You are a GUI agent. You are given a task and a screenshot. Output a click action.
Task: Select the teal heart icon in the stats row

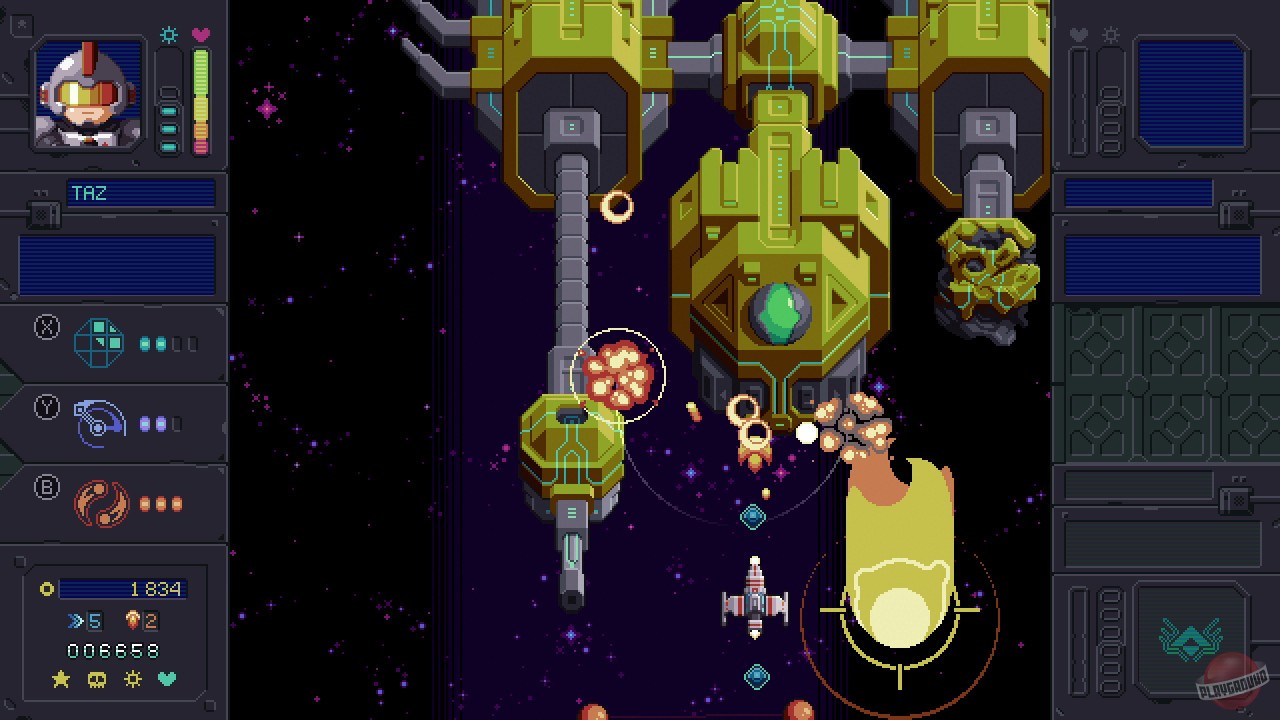pos(168,680)
